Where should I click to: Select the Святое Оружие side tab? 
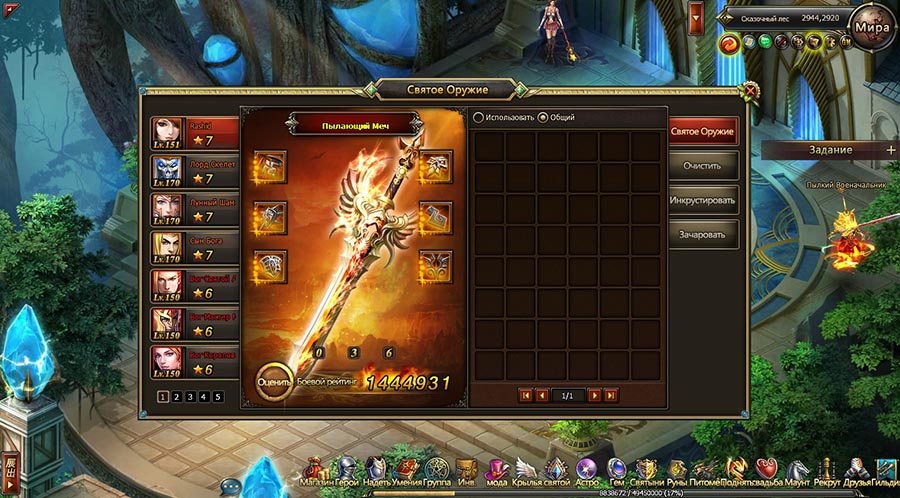tap(703, 131)
